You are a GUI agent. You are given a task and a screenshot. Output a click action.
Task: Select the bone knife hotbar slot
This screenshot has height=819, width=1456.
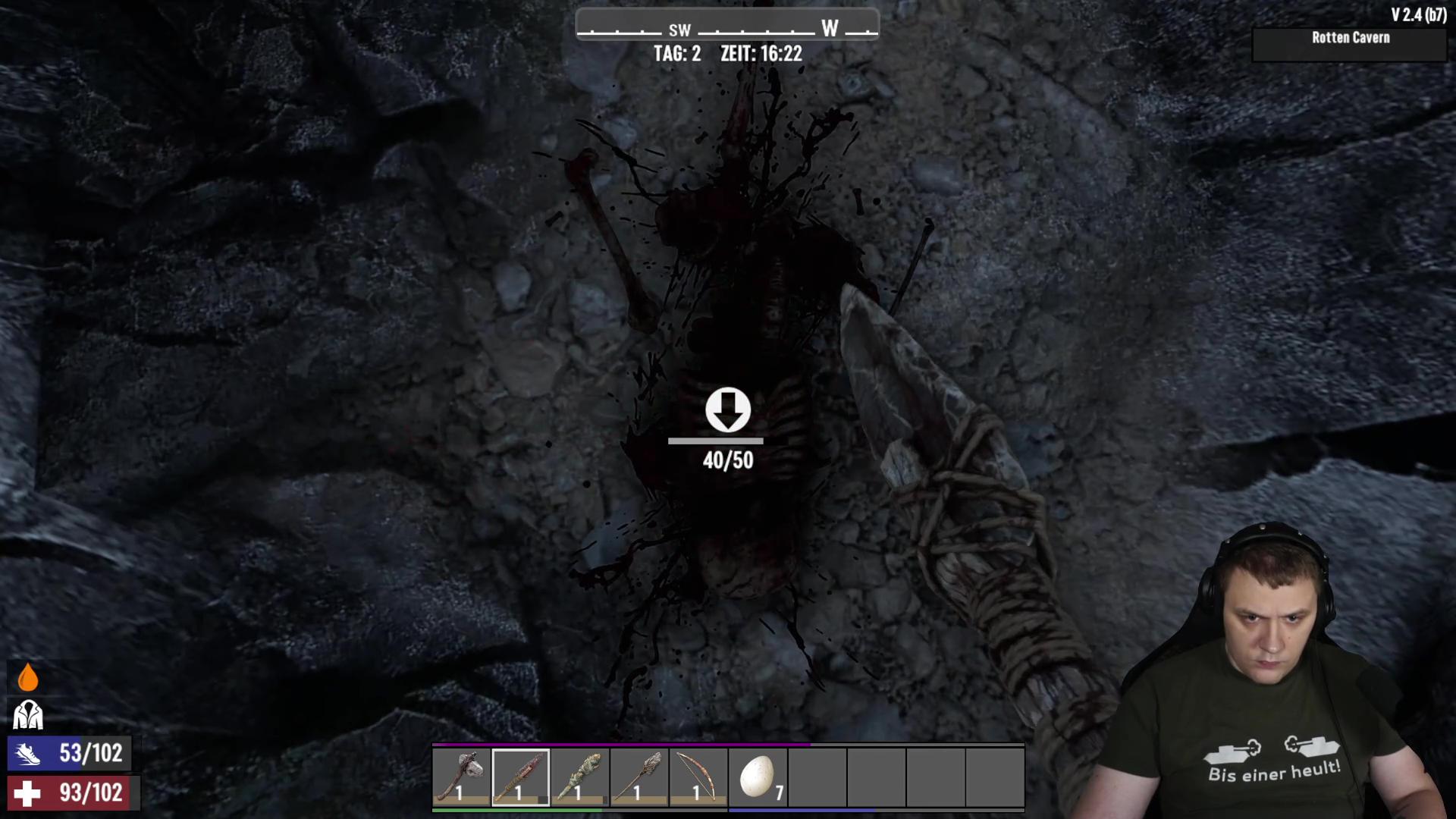click(520, 777)
